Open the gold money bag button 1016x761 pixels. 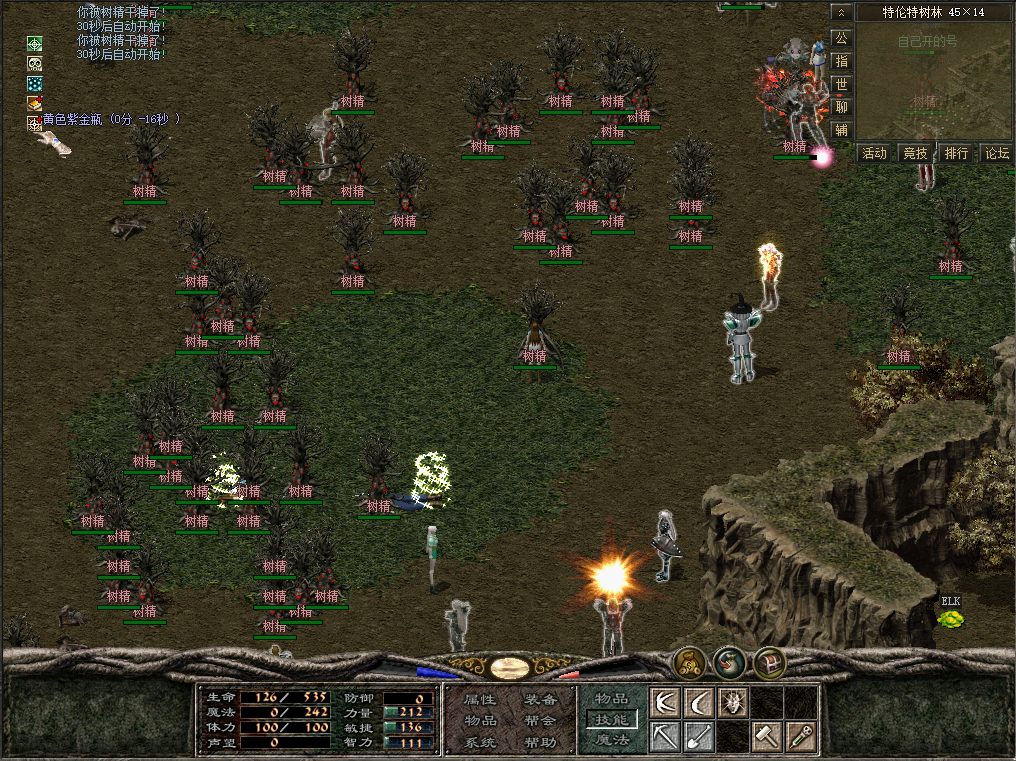click(689, 662)
